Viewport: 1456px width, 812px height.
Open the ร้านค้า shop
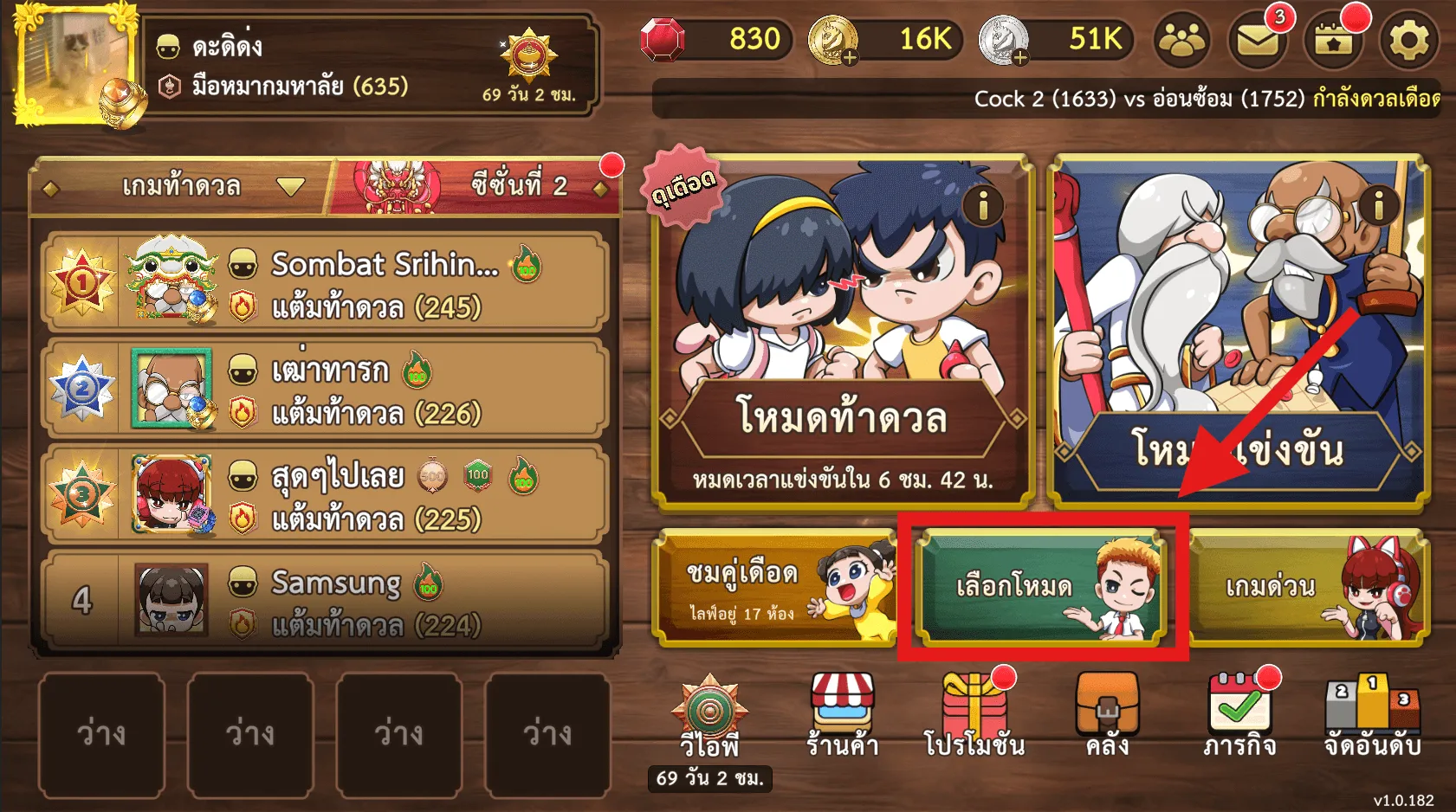(842, 716)
